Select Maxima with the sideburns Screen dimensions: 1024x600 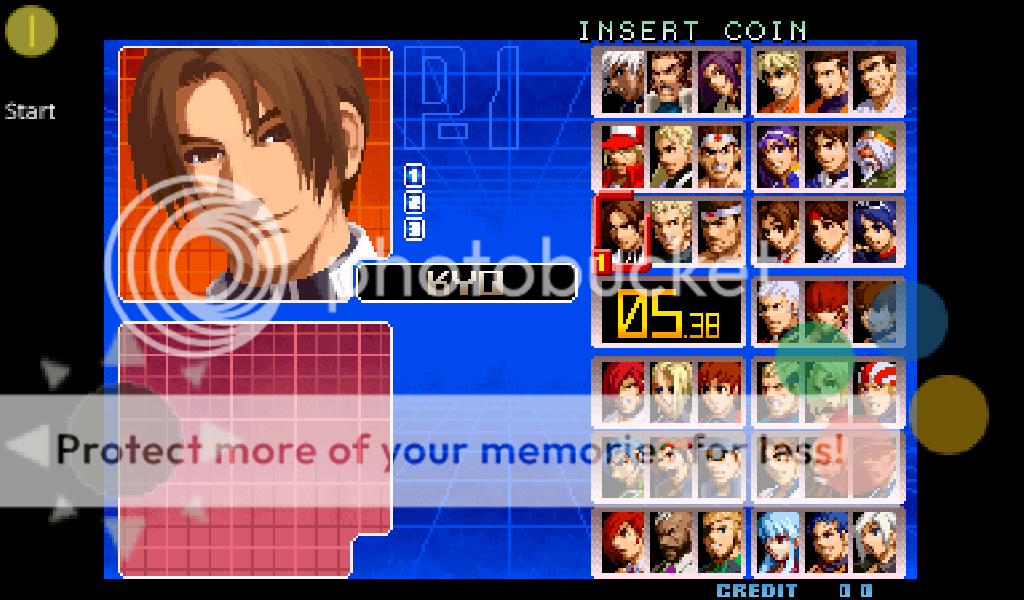(671, 81)
